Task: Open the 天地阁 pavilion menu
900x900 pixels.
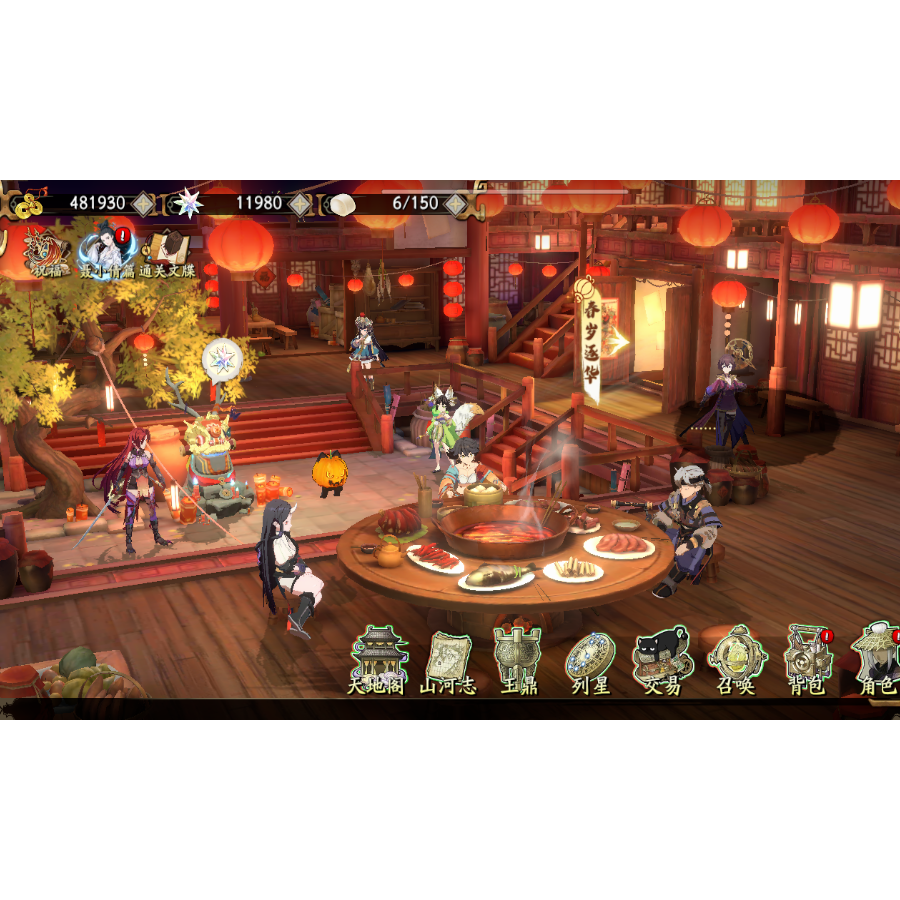Action: tap(377, 660)
